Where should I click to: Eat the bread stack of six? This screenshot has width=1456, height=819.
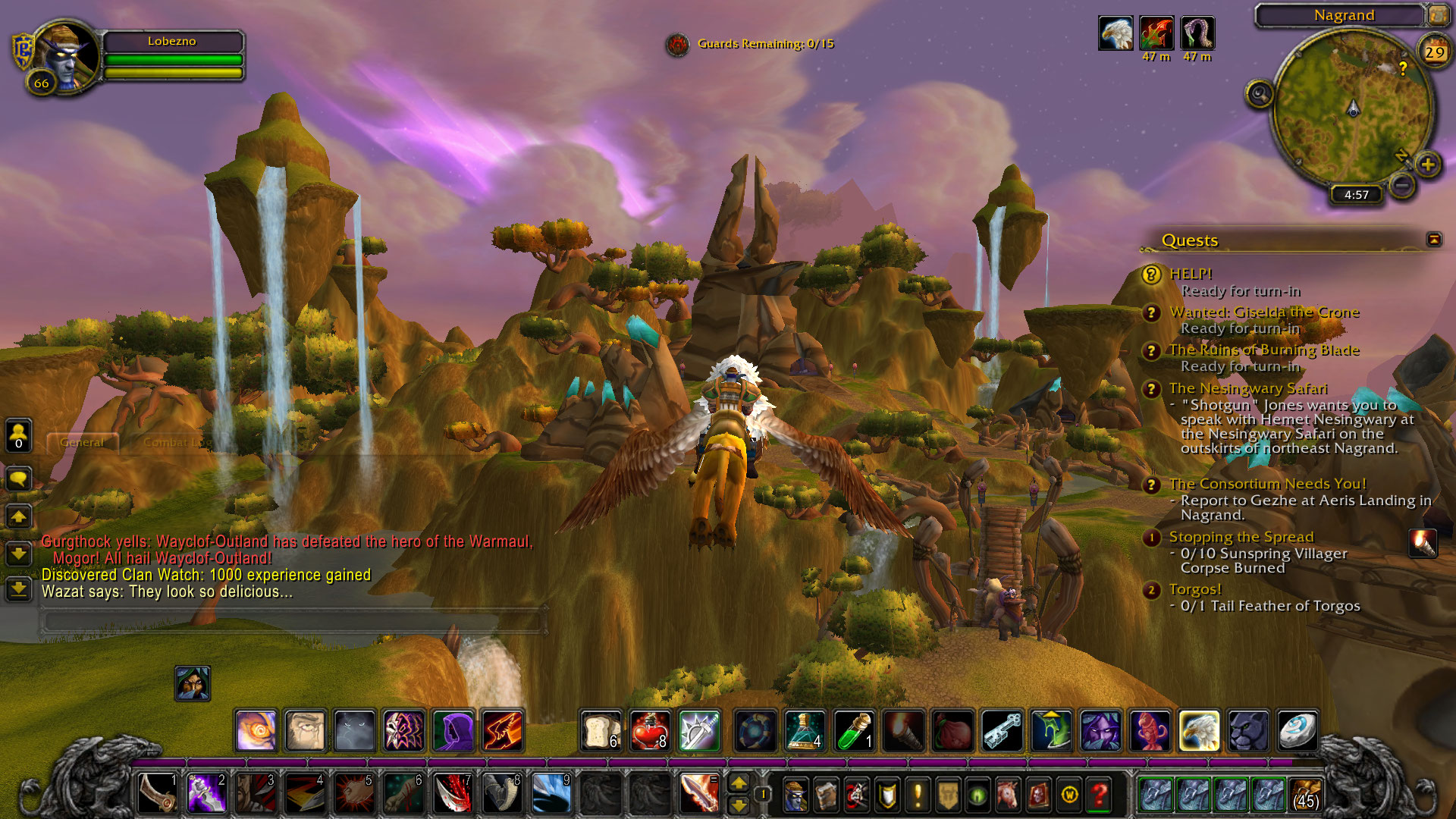coord(601,731)
